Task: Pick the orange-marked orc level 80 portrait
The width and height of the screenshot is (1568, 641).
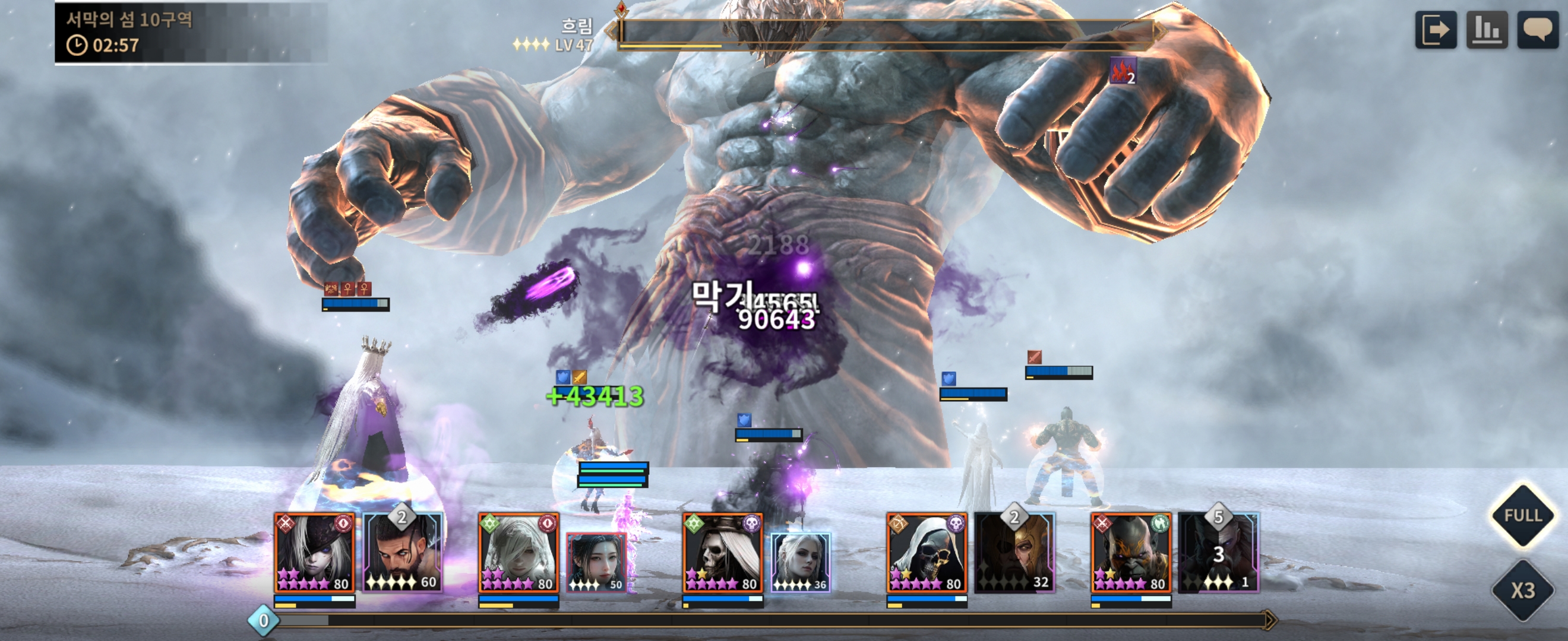Action: [x=1130, y=553]
